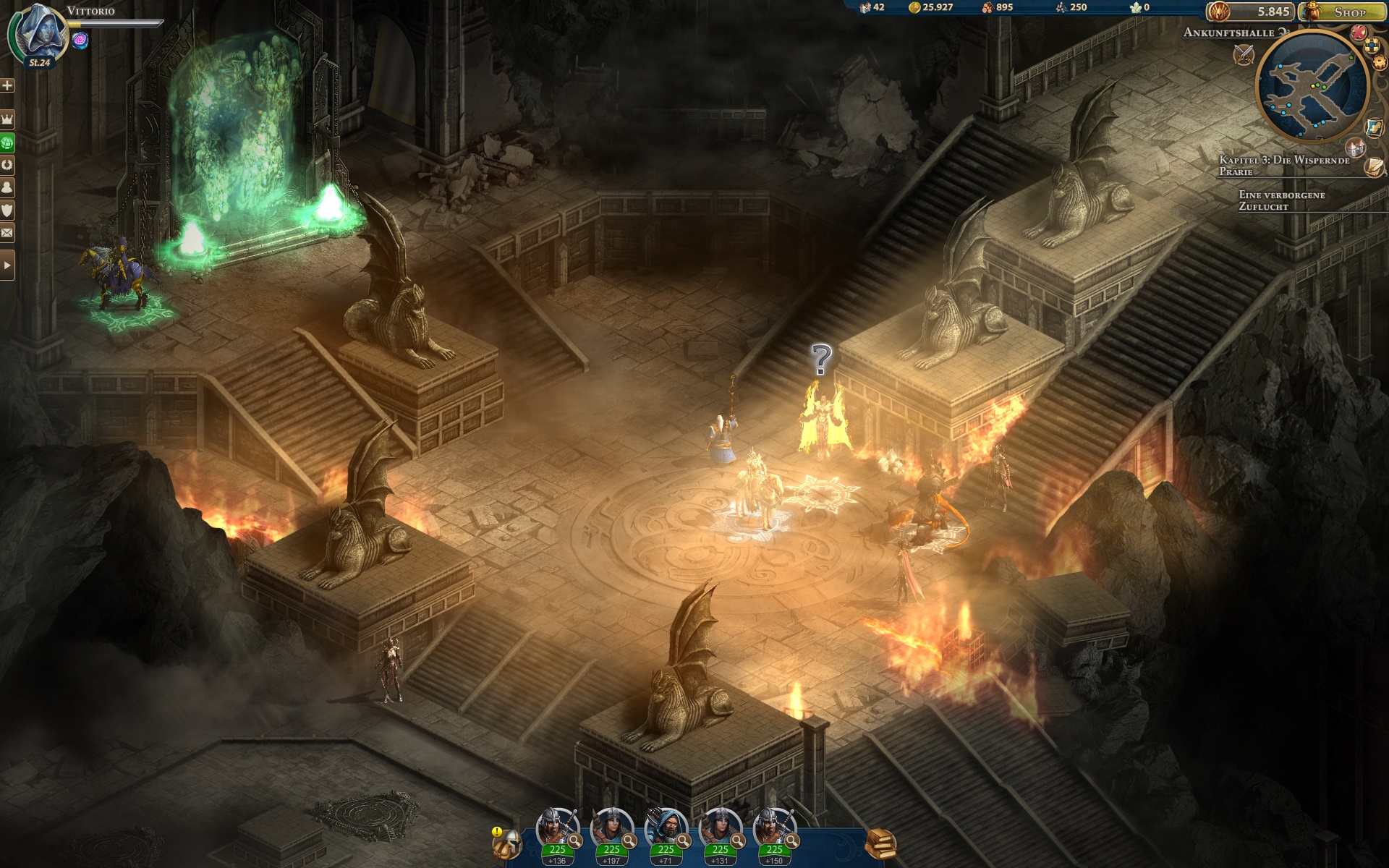The width and height of the screenshot is (1389, 868).
Task: Open the quest scroll icon
Action: 1375,167
